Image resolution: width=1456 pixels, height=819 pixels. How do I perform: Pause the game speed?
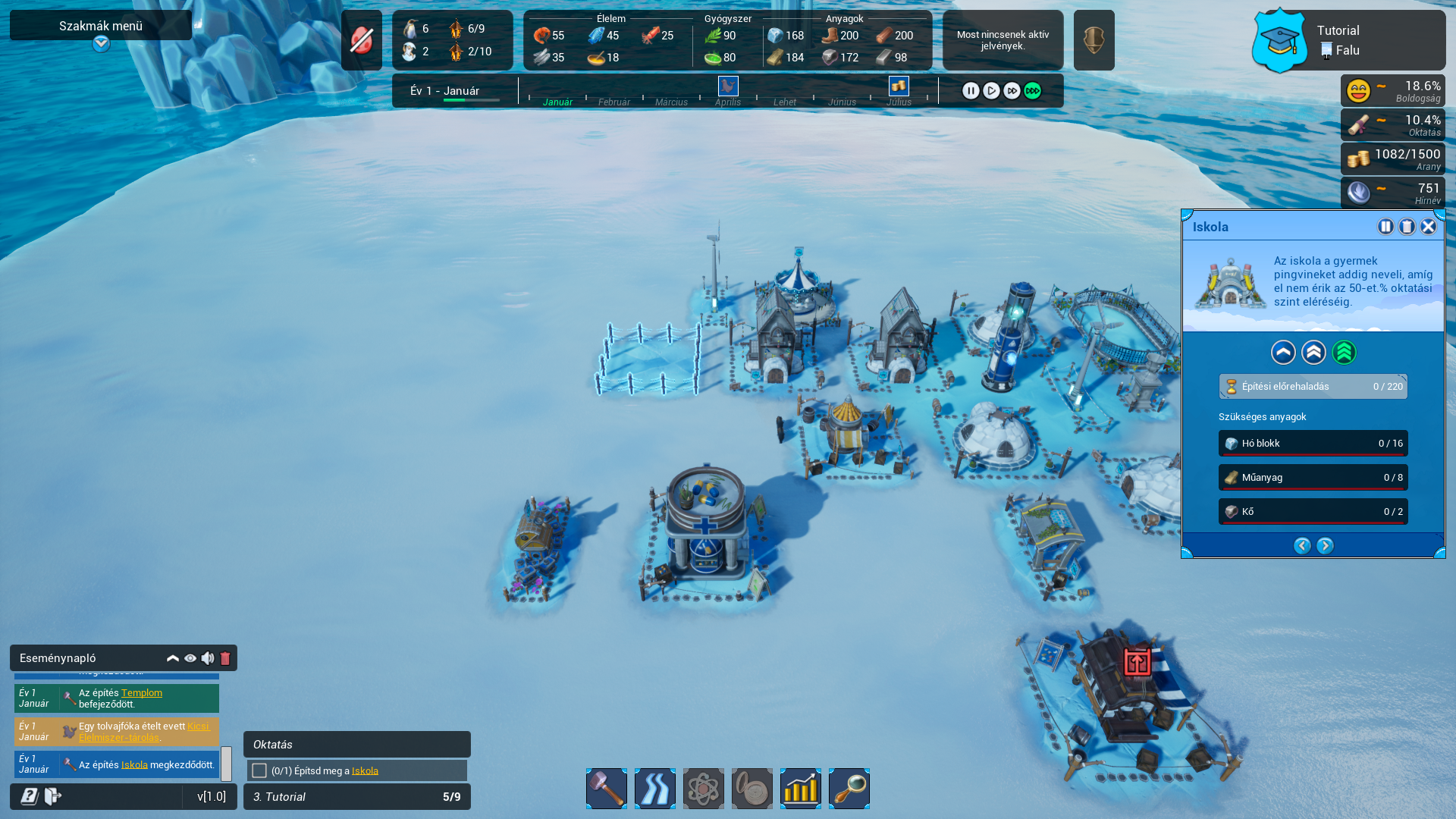[971, 91]
